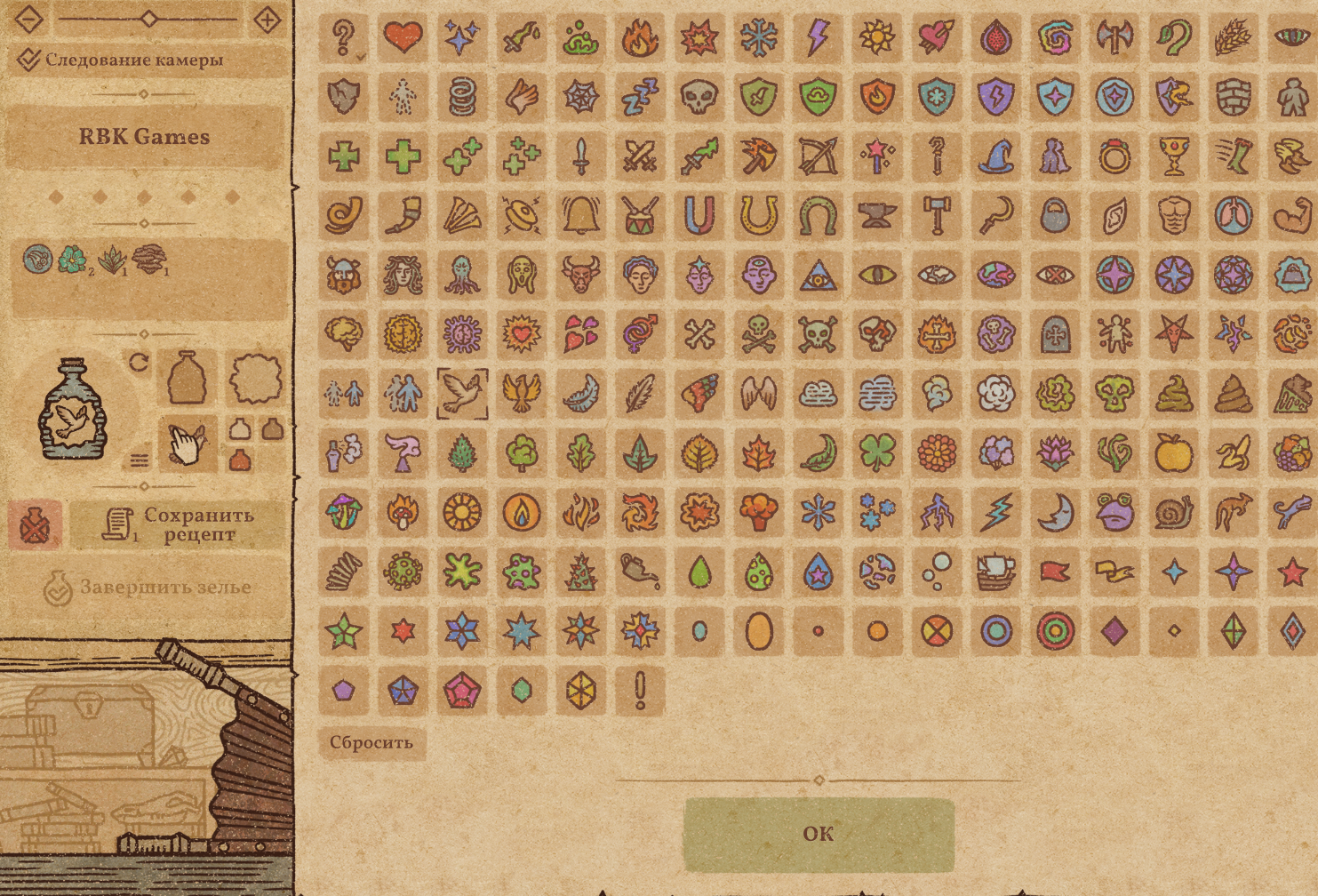Viewport: 1318px width, 896px height.
Task: Choose the red heart icon
Action: 403,37
